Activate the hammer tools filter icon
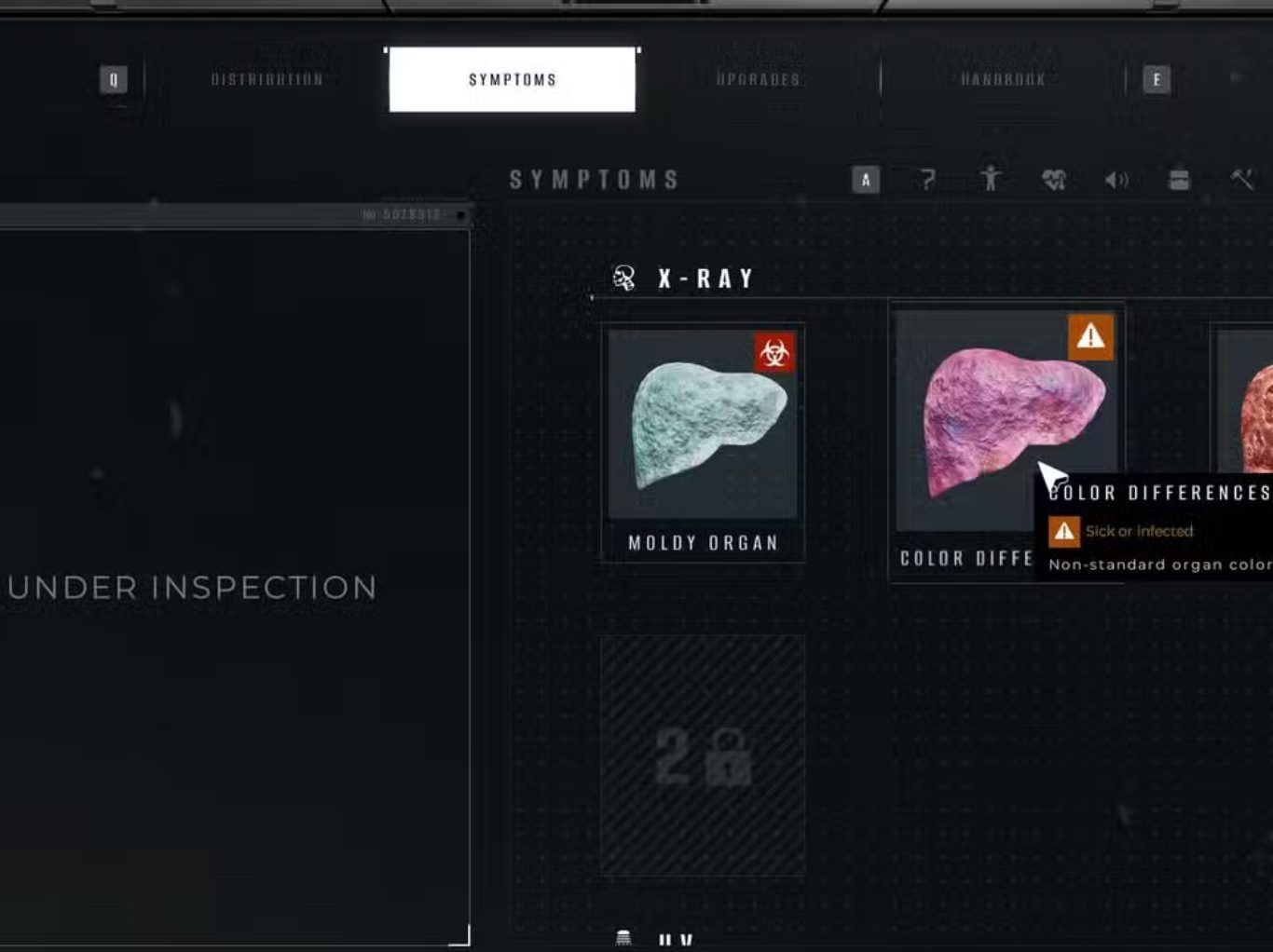This screenshot has height=952, width=1273. [1242, 180]
